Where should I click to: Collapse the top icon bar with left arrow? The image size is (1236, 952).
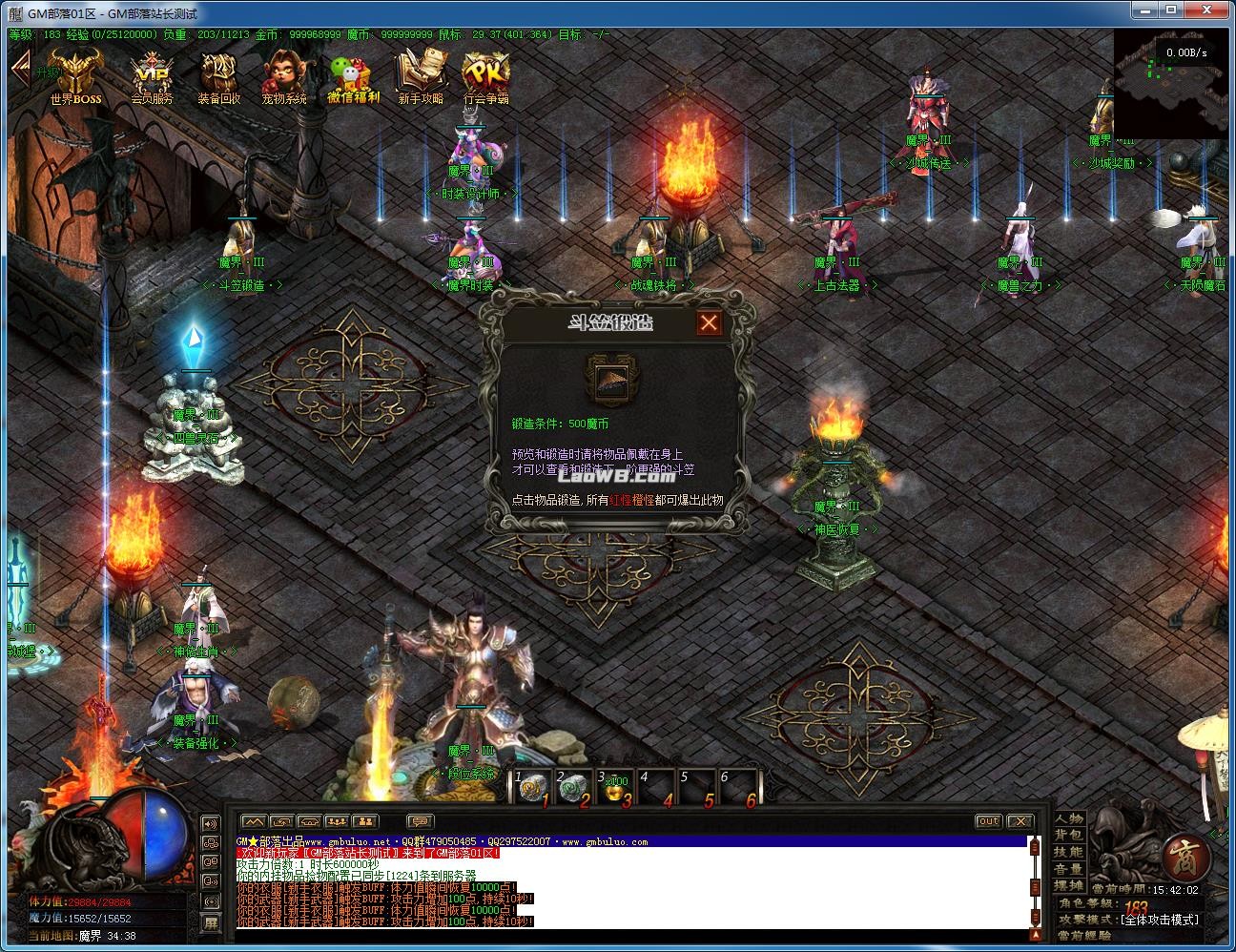point(21,67)
